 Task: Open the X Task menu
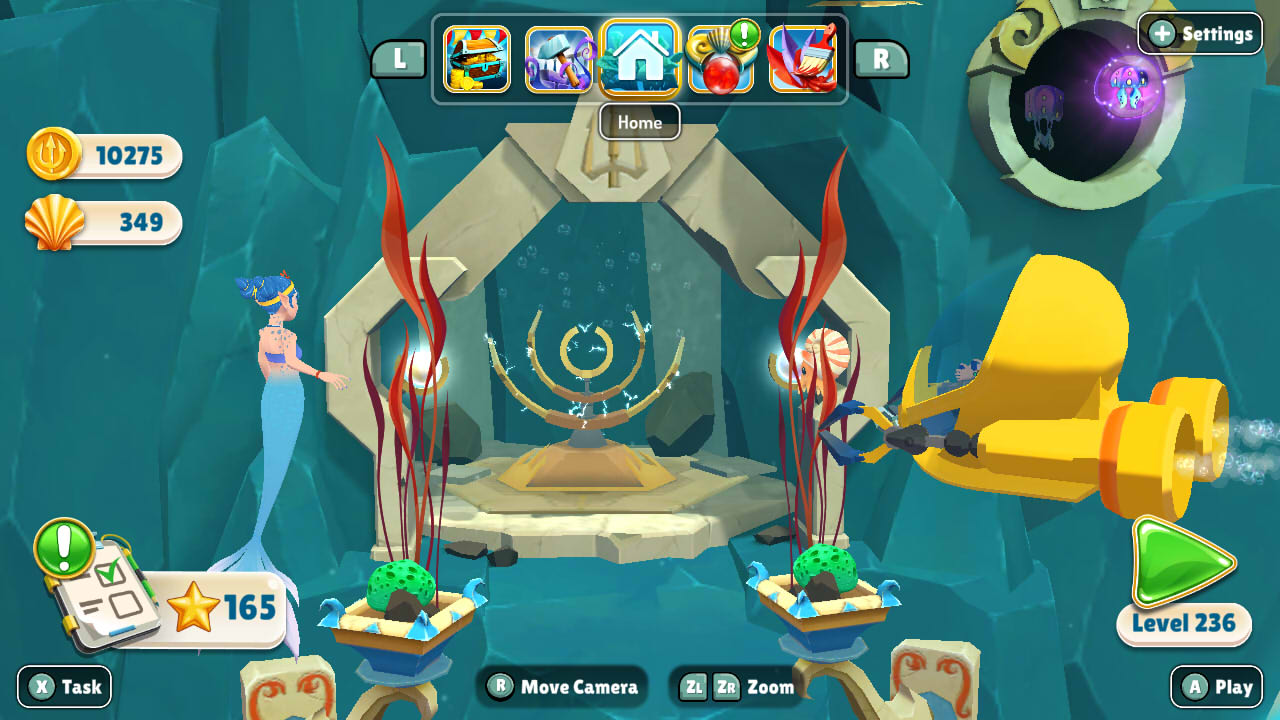[64, 687]
